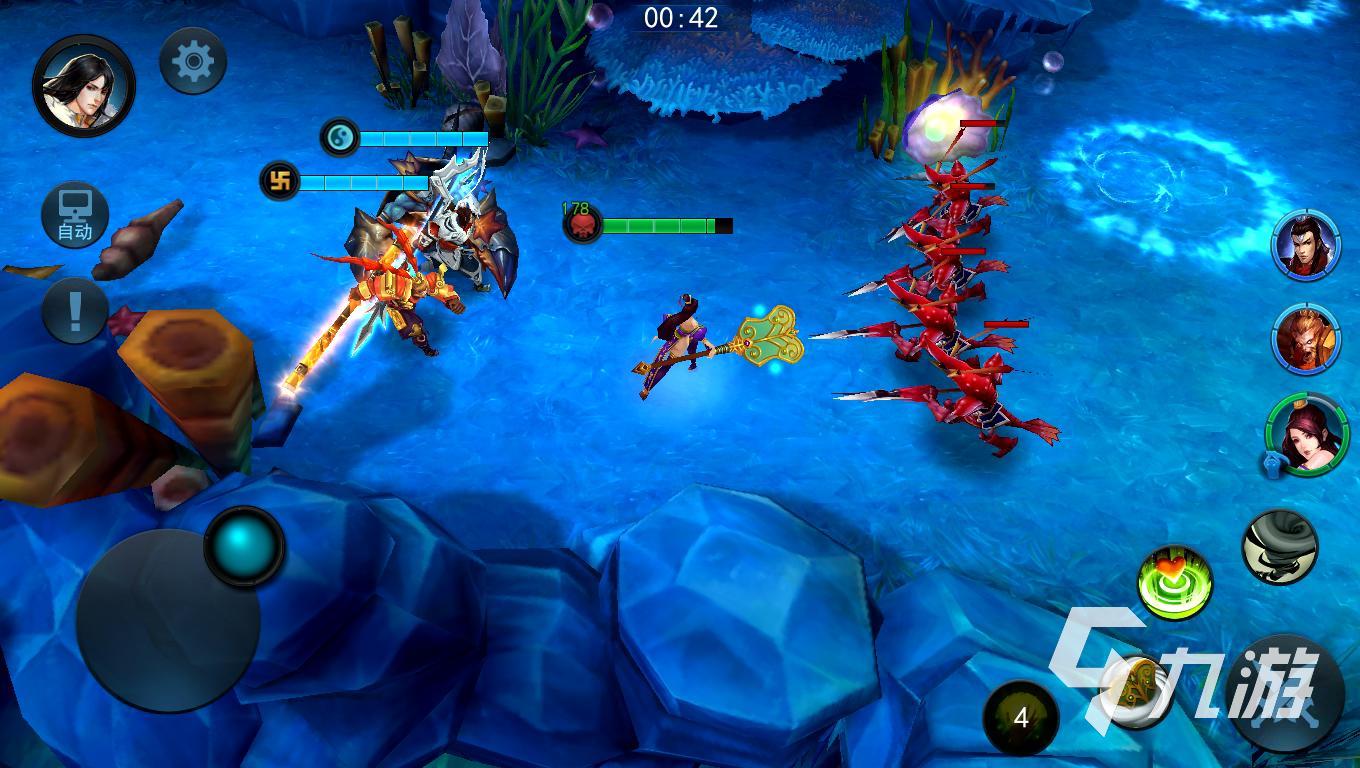This screenshot has width=1360, height=768.
Task: Open the gear settings menu
Action: [x=193, y=62]
